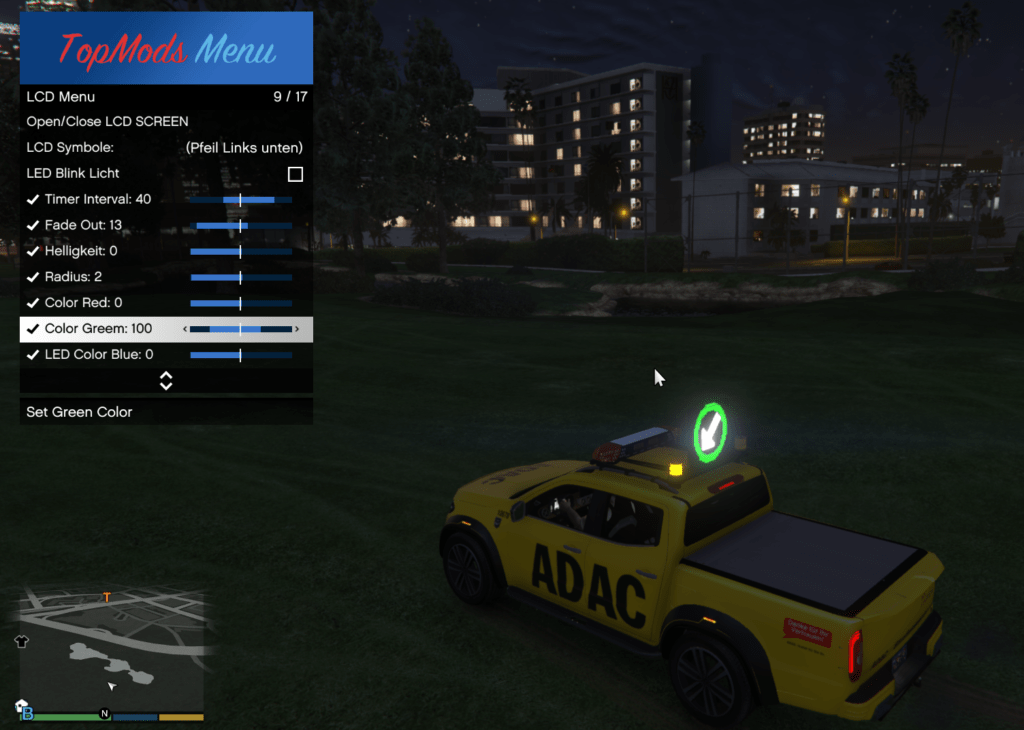The width and height of the screenshot is (1024, 730).
Task: Select the TopMods Menu header banner
Action: [x=166, y=48]
